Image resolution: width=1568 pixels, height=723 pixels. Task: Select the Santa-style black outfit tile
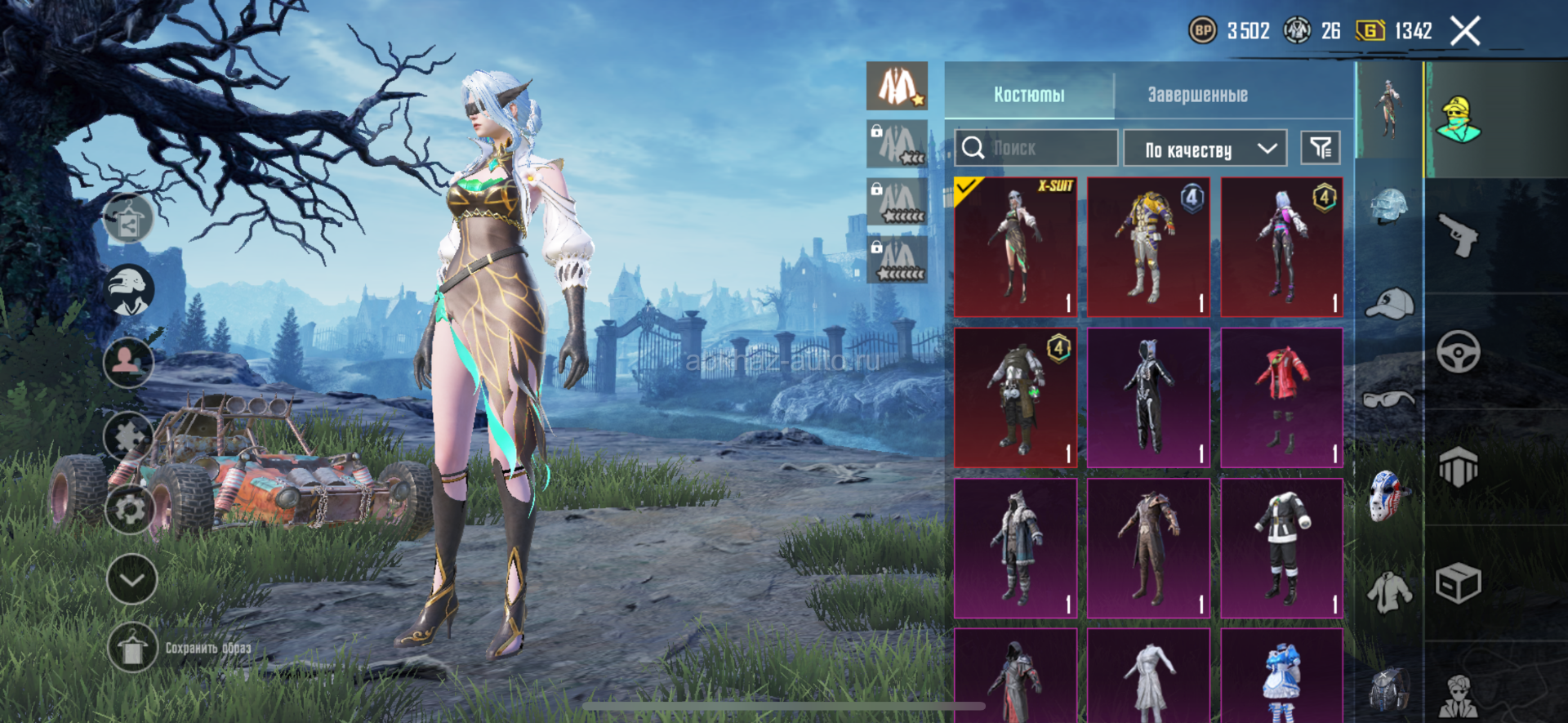(x=1281, y=548)
